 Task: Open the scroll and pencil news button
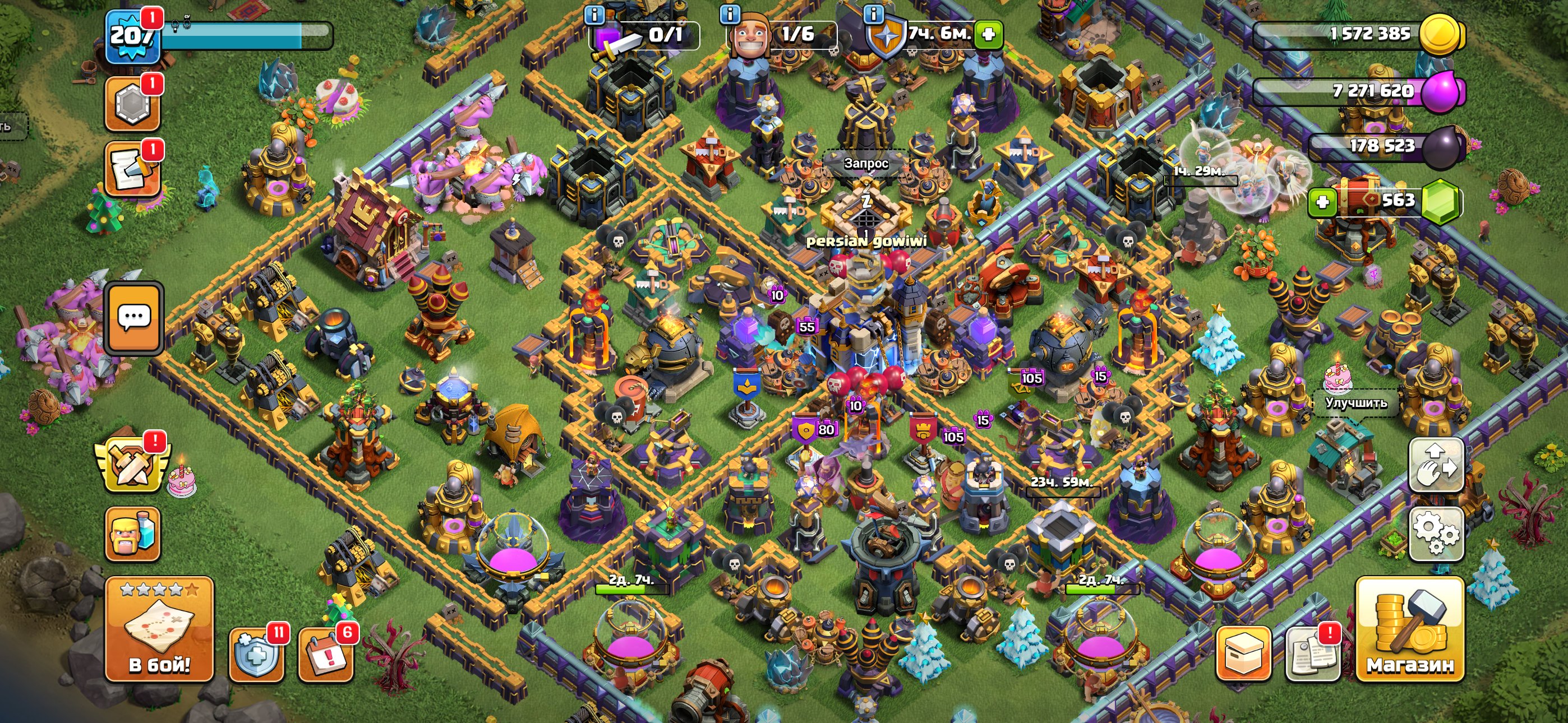pyautogui.click(x=133, y=170)
